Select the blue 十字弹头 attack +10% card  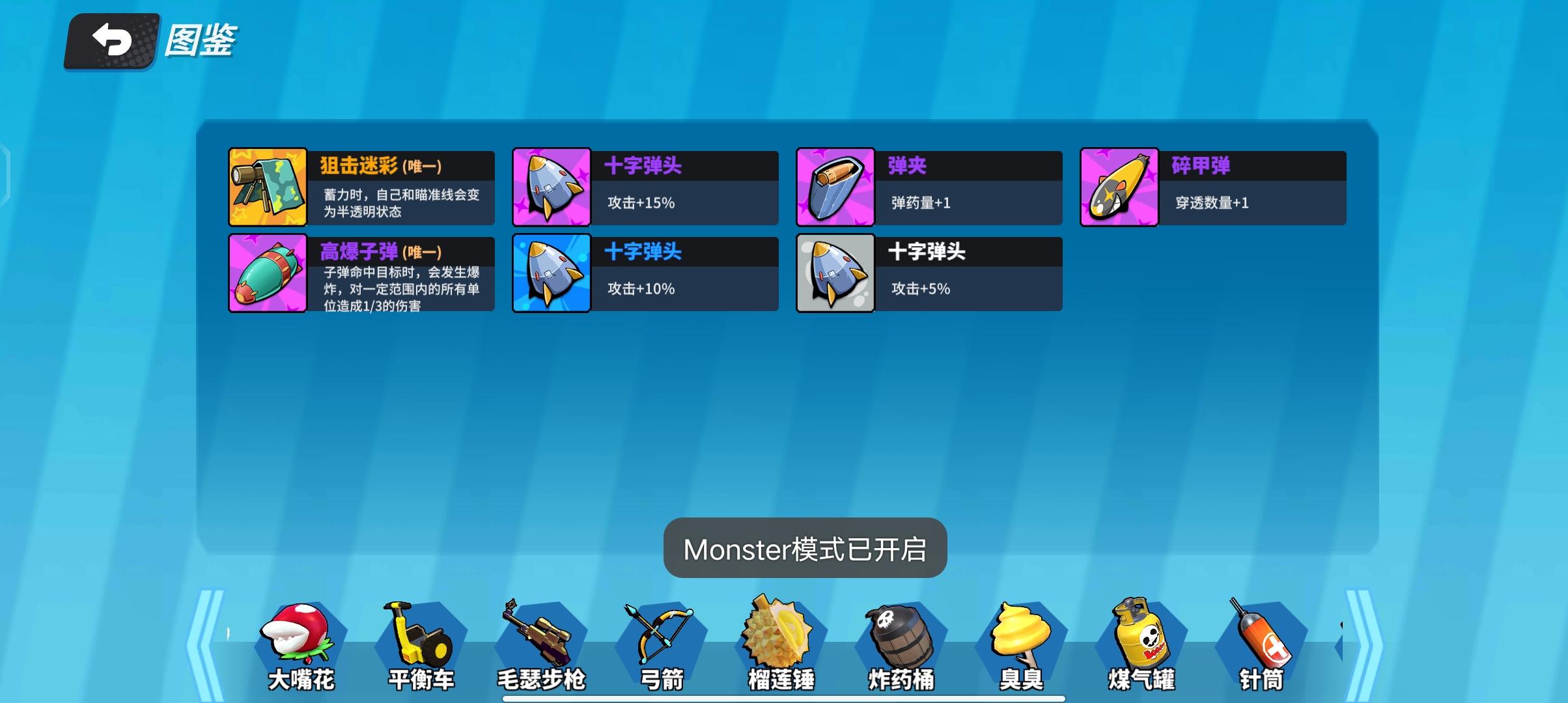pyautogui.click(x=643, y=273)
